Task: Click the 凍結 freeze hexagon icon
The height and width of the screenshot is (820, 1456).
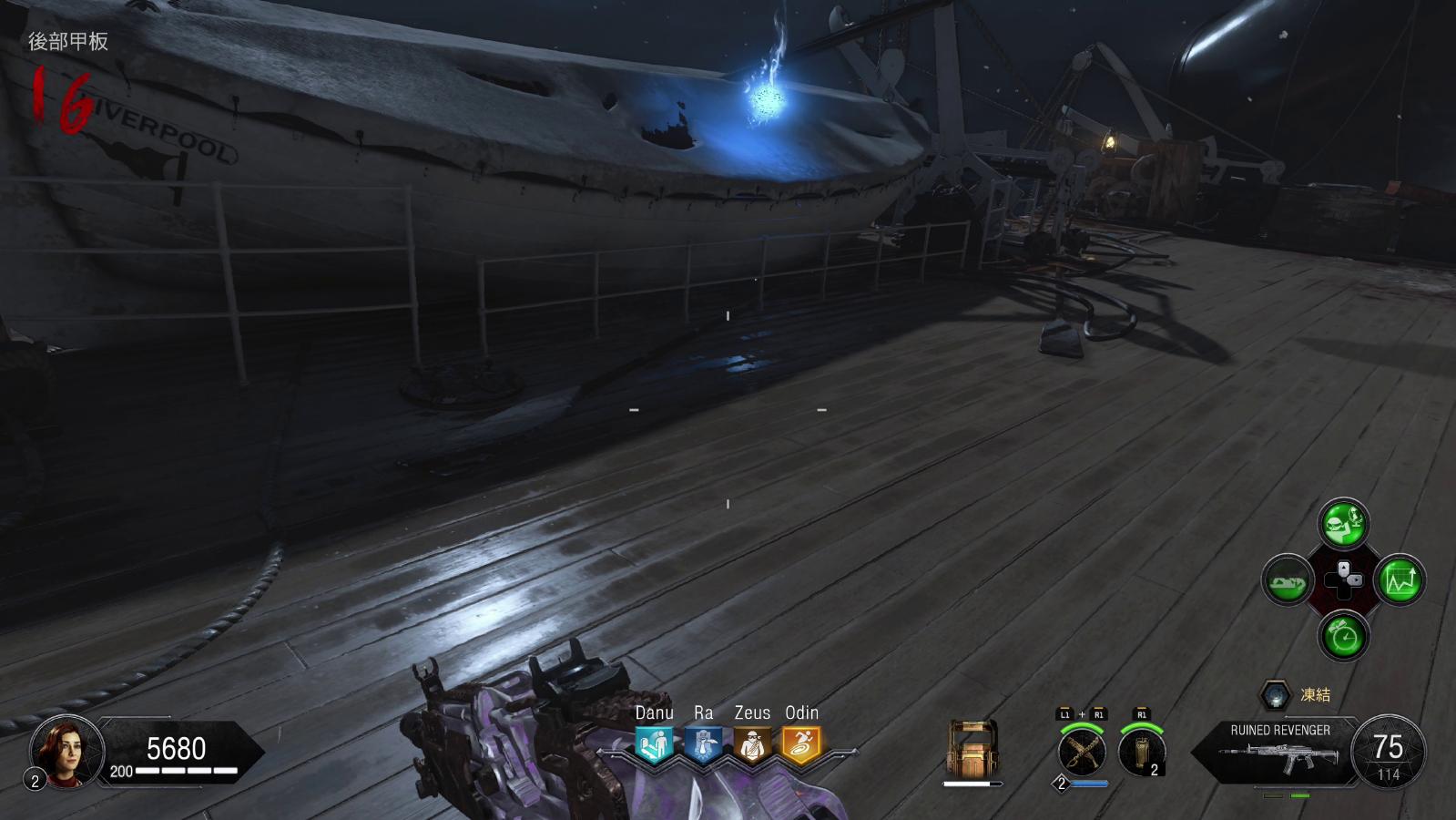Action: 1276,695
